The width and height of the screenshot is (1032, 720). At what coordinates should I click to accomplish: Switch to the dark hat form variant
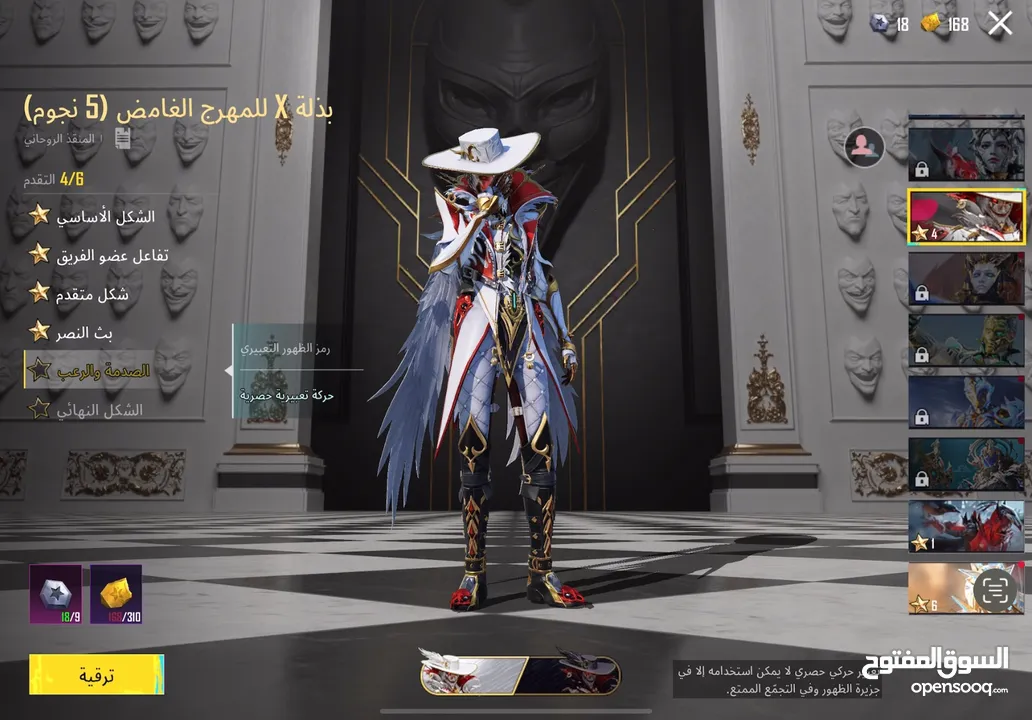point(571,675)
